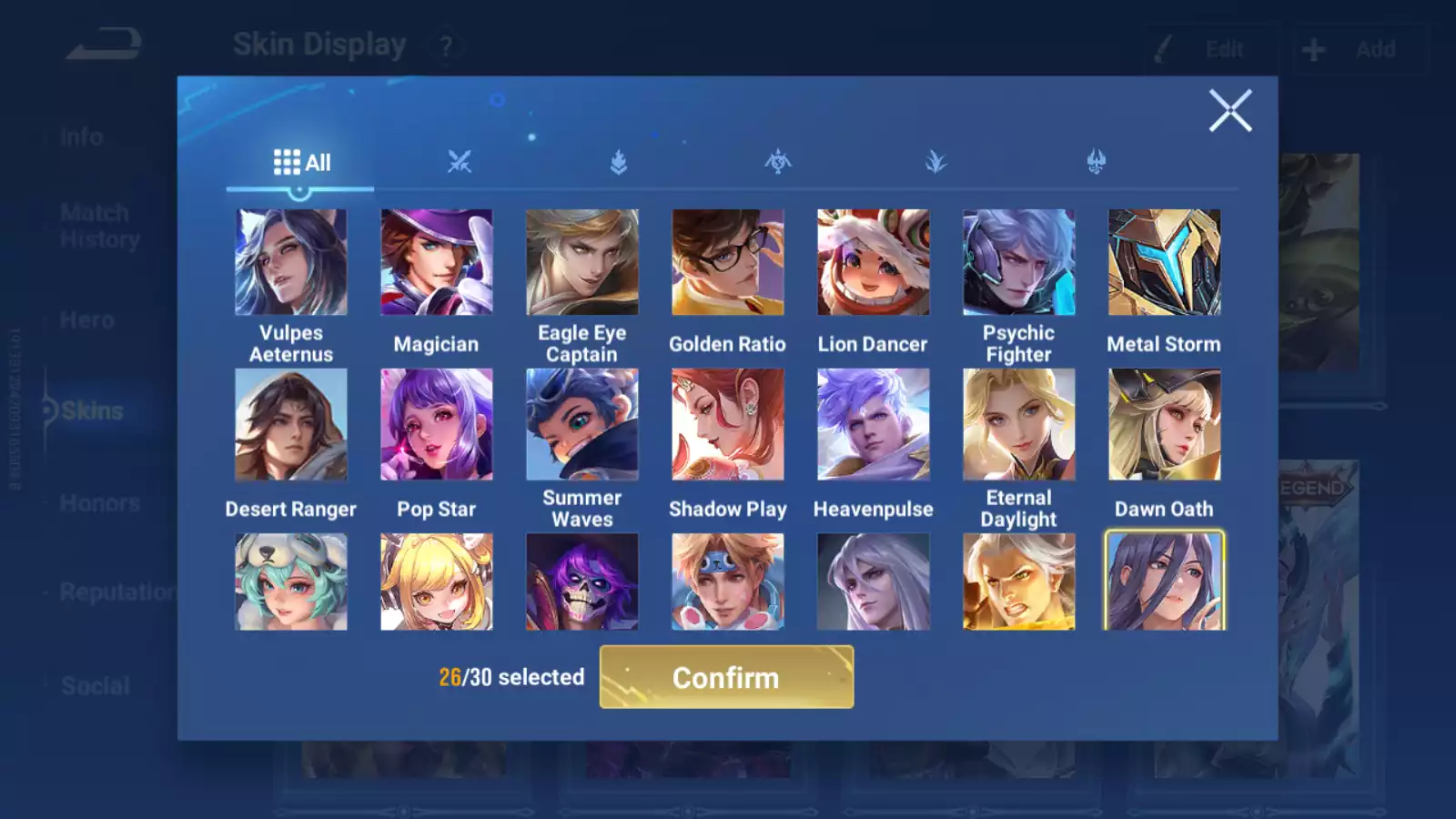Choose the Lion Dancer skin

(874, 262)
